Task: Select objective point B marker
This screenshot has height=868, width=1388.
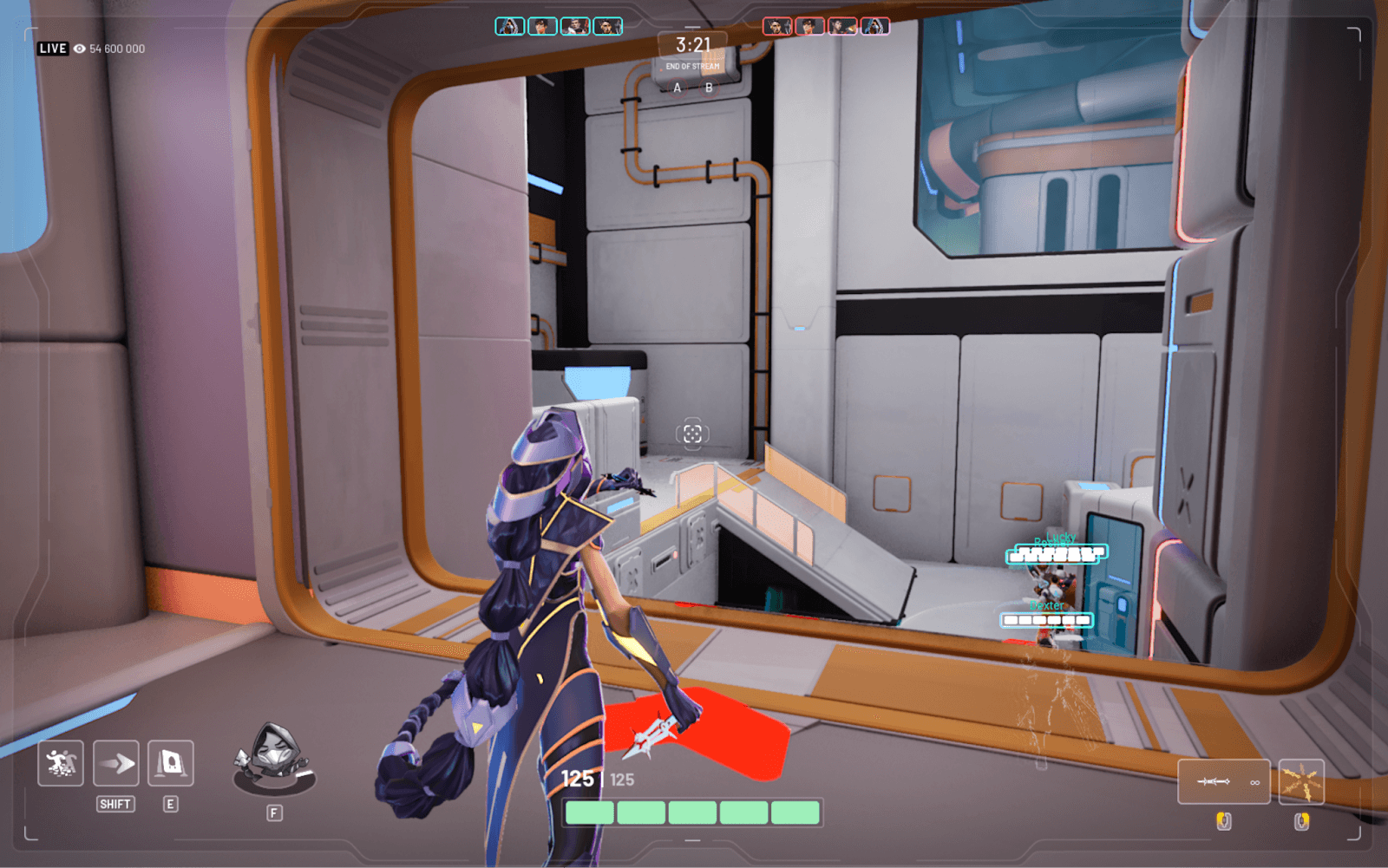Action: pos(709,88)
